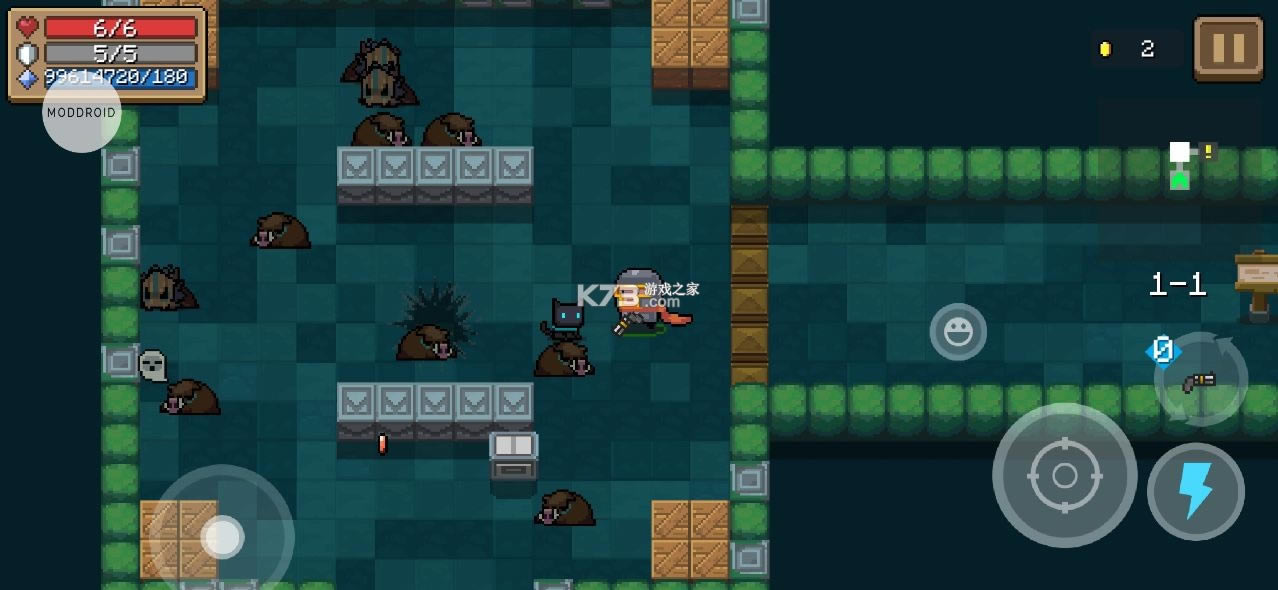Screen dimensions: 1278x590
Task: Tap the crosshair attack button
Action: click(1064, 476)
